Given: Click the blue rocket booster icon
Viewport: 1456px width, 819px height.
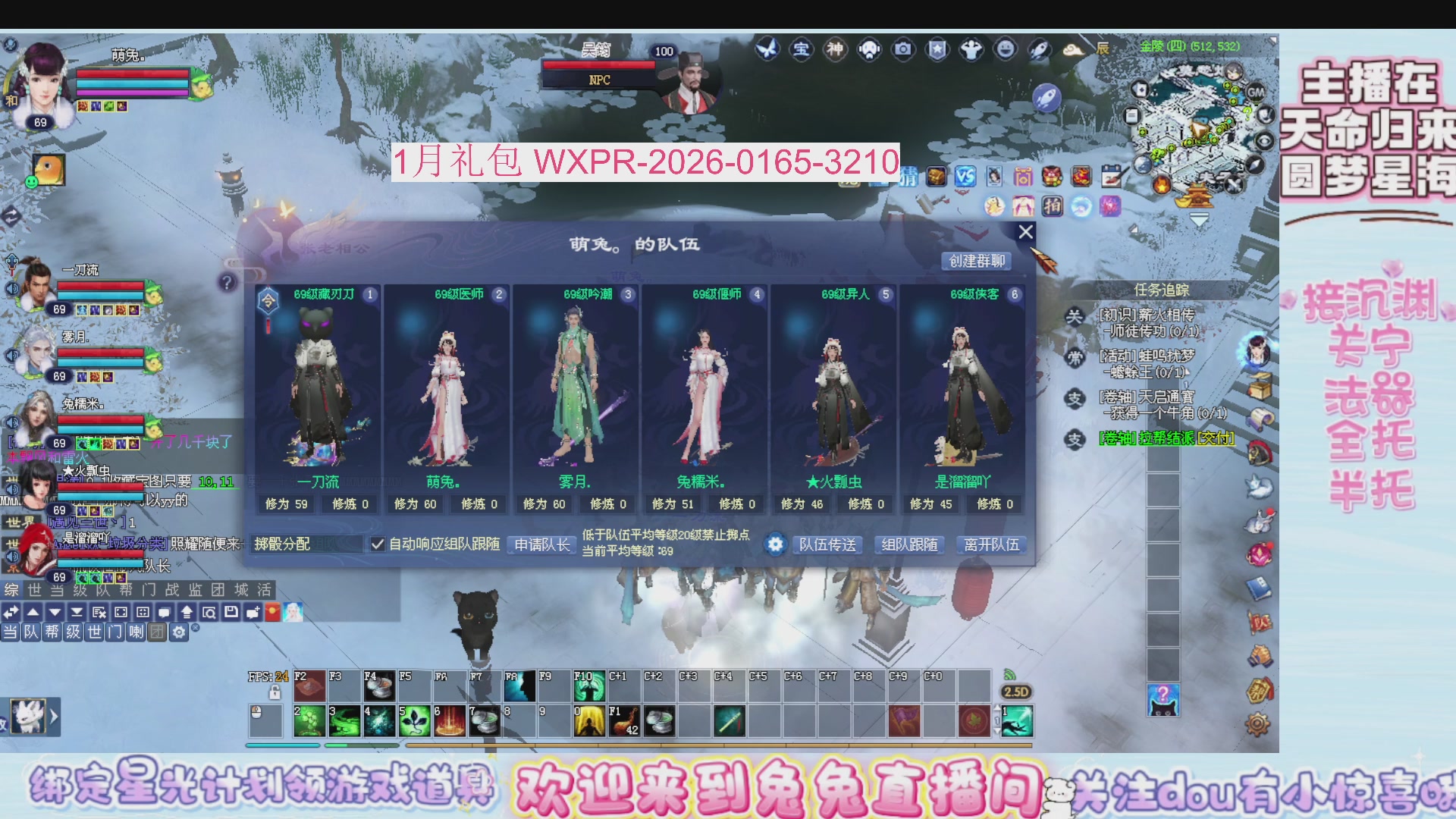Looking at the screenshot, I should (x=1047, y=97).
